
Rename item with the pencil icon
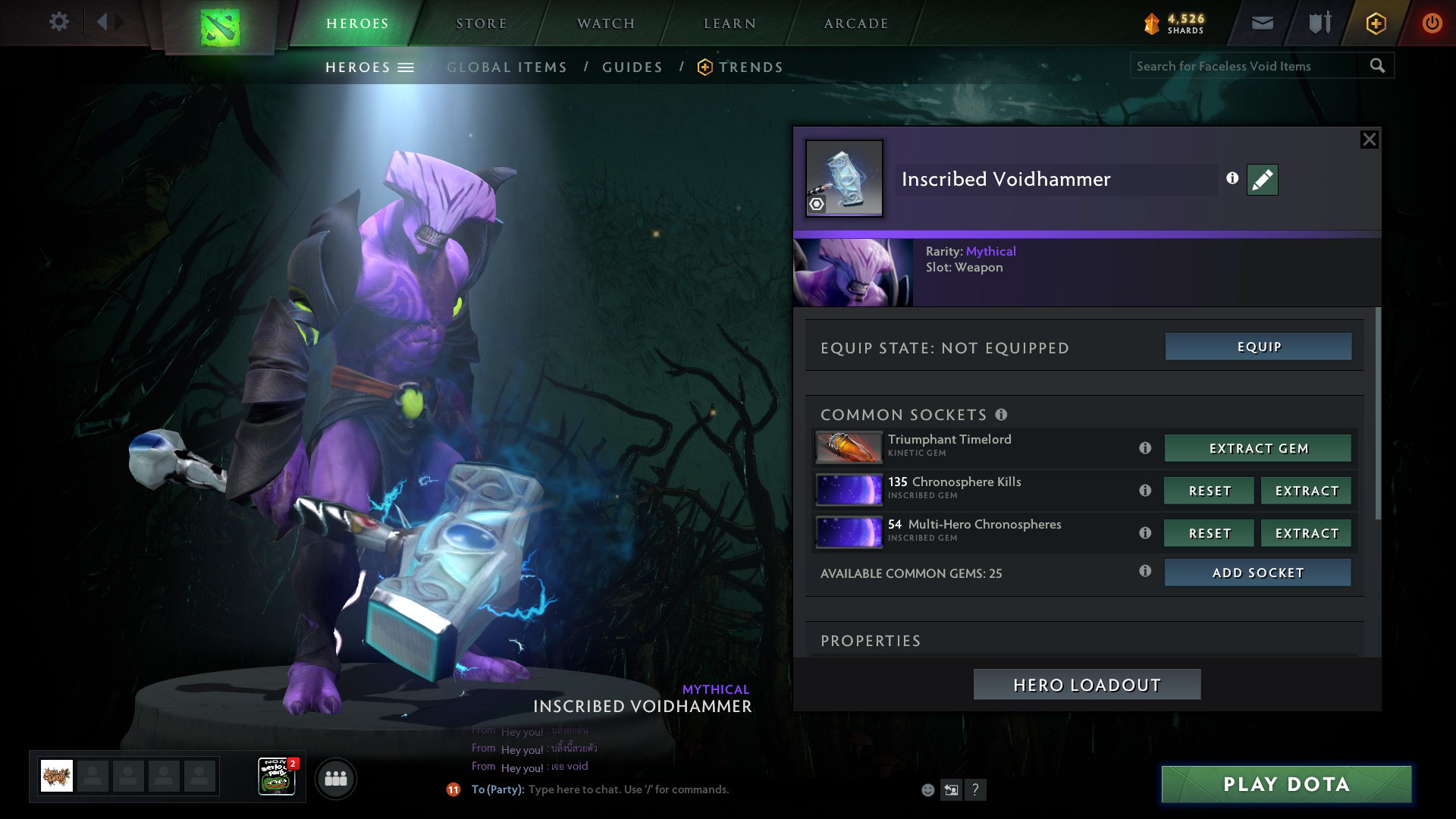click(1262, 180)
